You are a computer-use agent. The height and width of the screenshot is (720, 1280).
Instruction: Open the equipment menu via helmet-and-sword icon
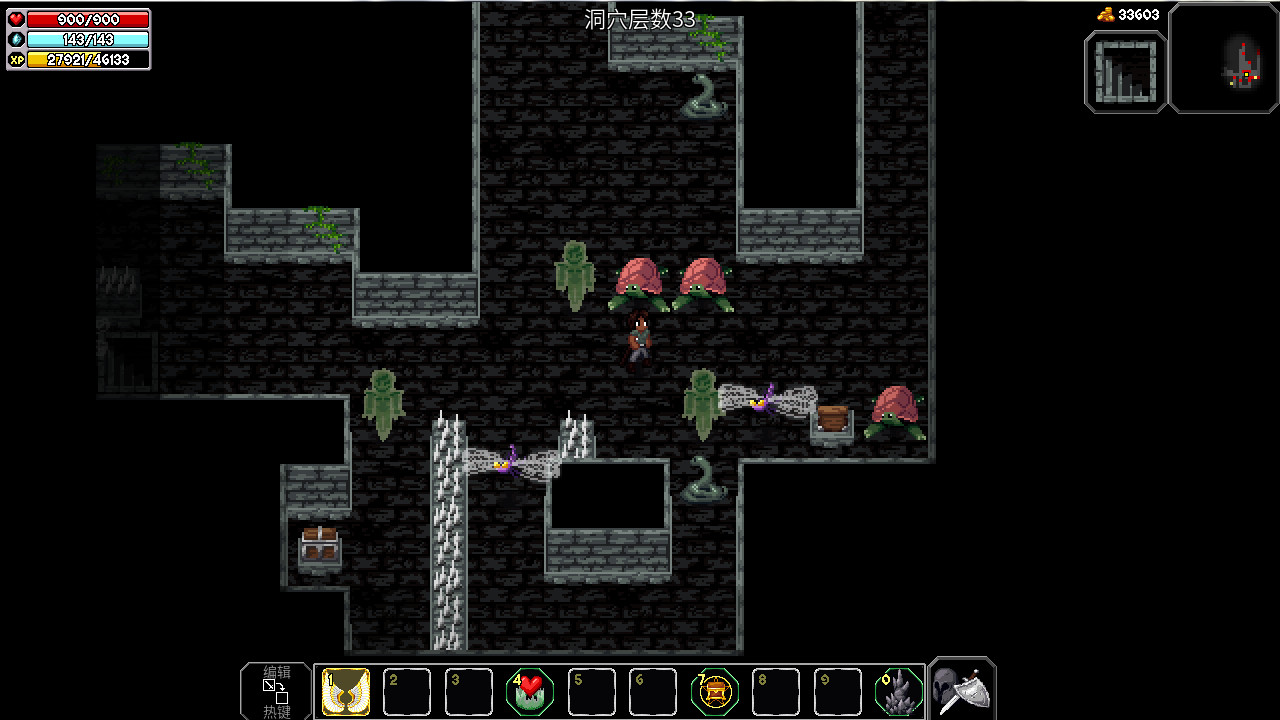coord(960,688)
